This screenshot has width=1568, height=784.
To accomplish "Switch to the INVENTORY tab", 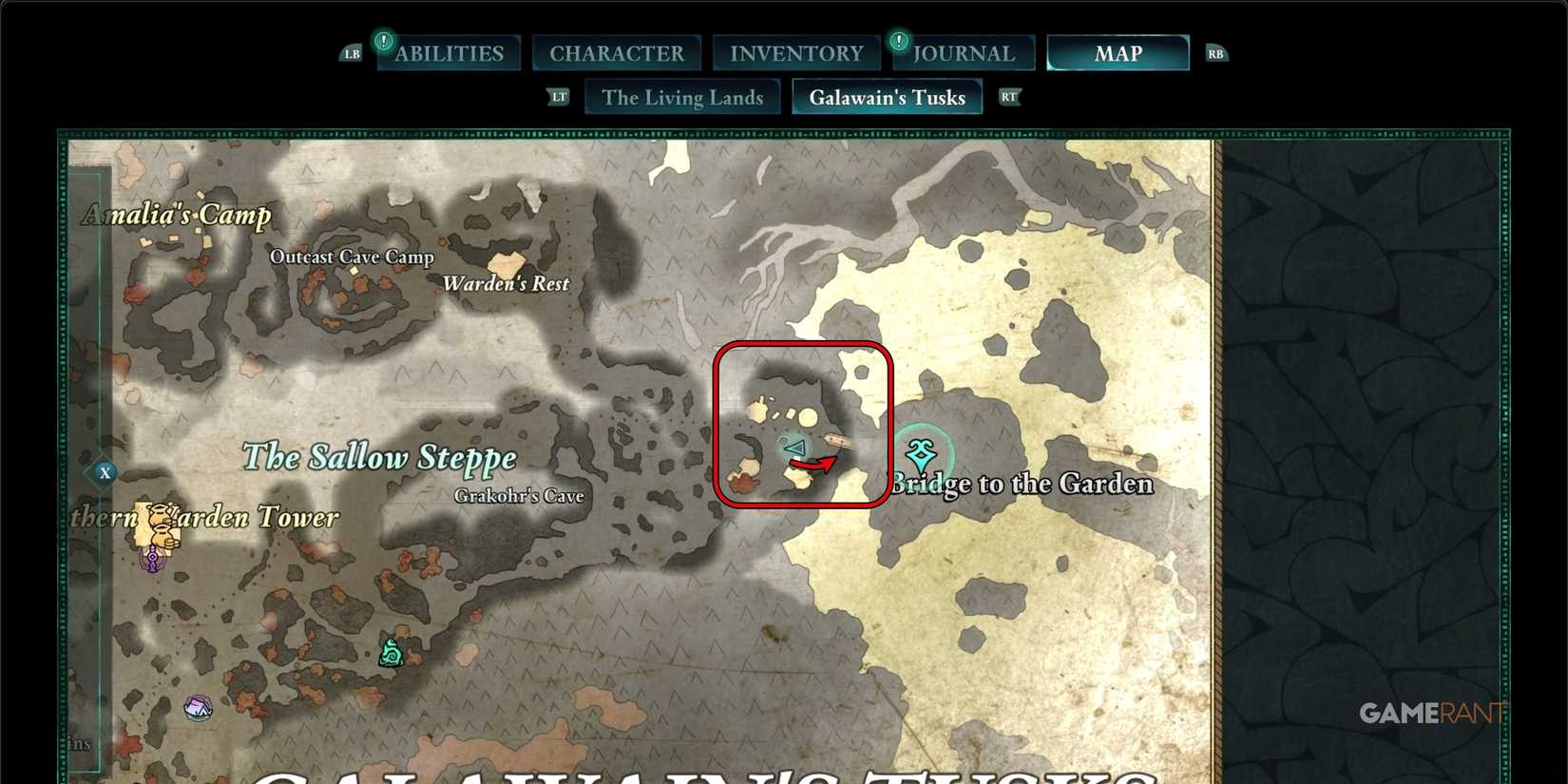I will [x=796, y=52].
